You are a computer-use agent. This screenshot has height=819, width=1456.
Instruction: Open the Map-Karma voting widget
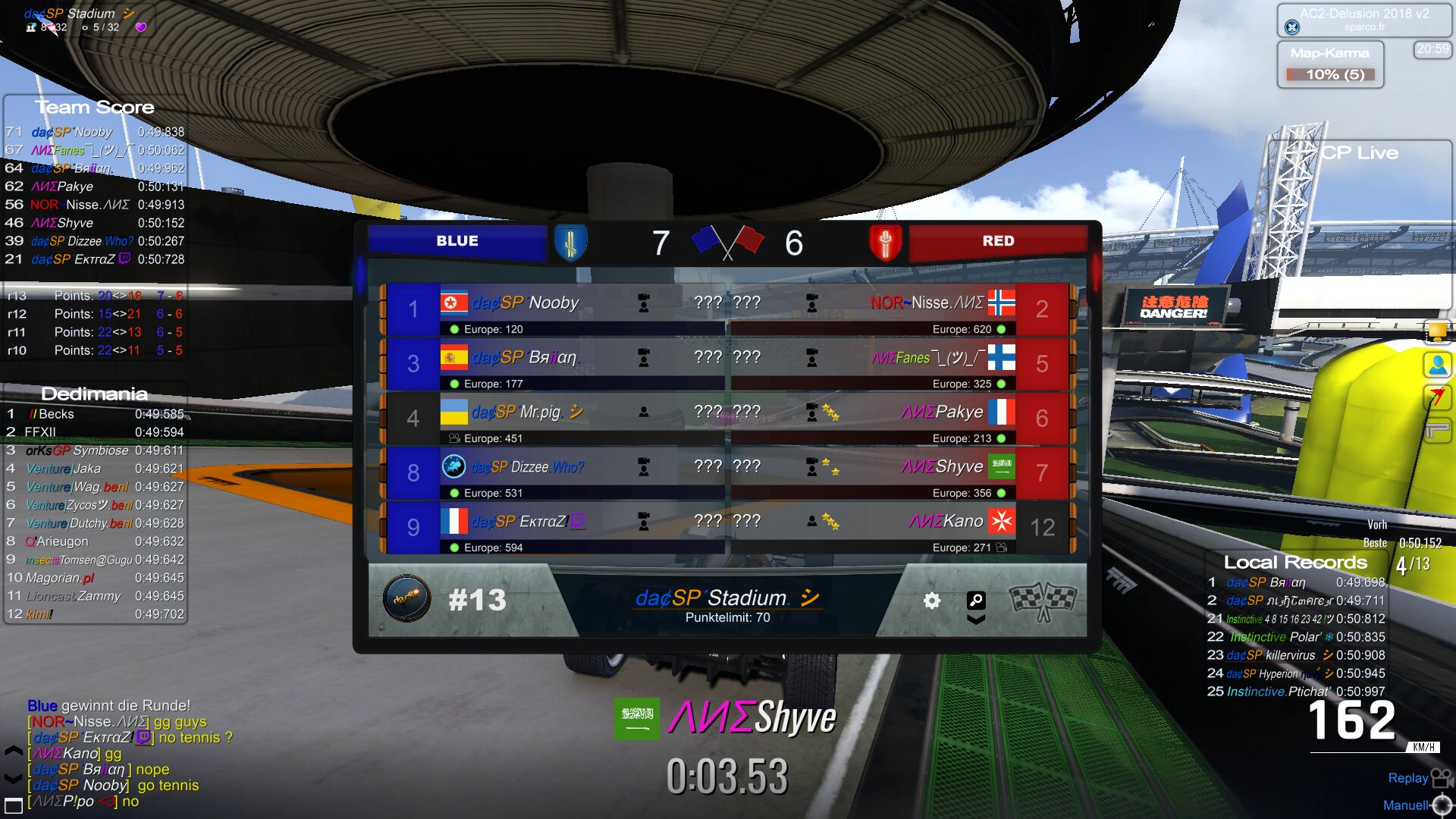coord(1330,64)
